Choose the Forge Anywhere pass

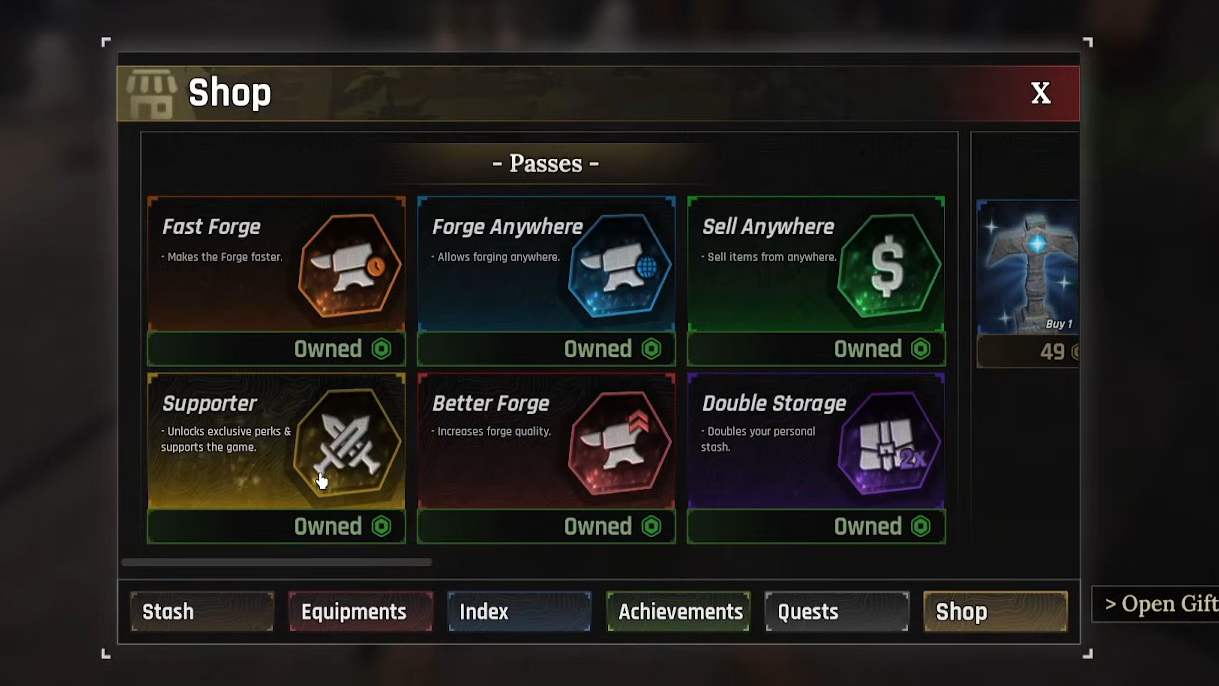click(x=546, y=265)
